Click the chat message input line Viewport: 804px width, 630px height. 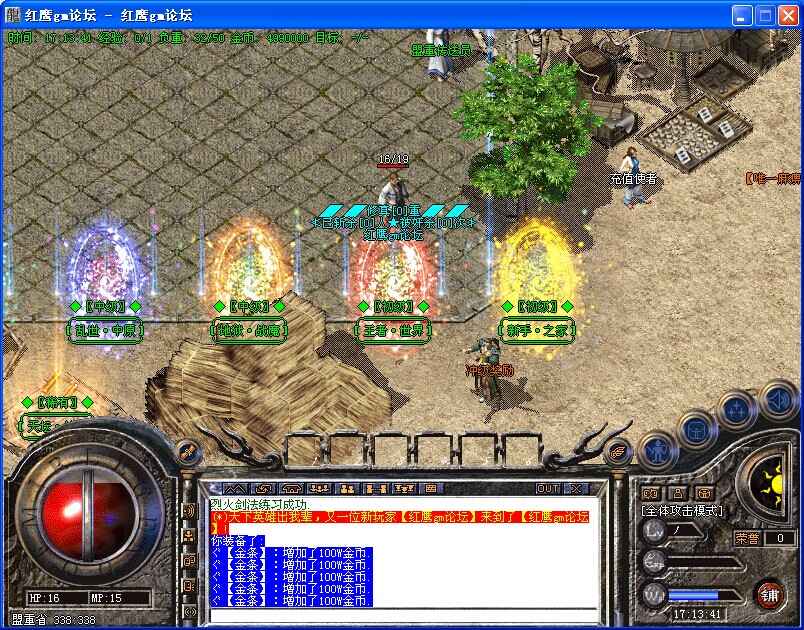point(400,614)
